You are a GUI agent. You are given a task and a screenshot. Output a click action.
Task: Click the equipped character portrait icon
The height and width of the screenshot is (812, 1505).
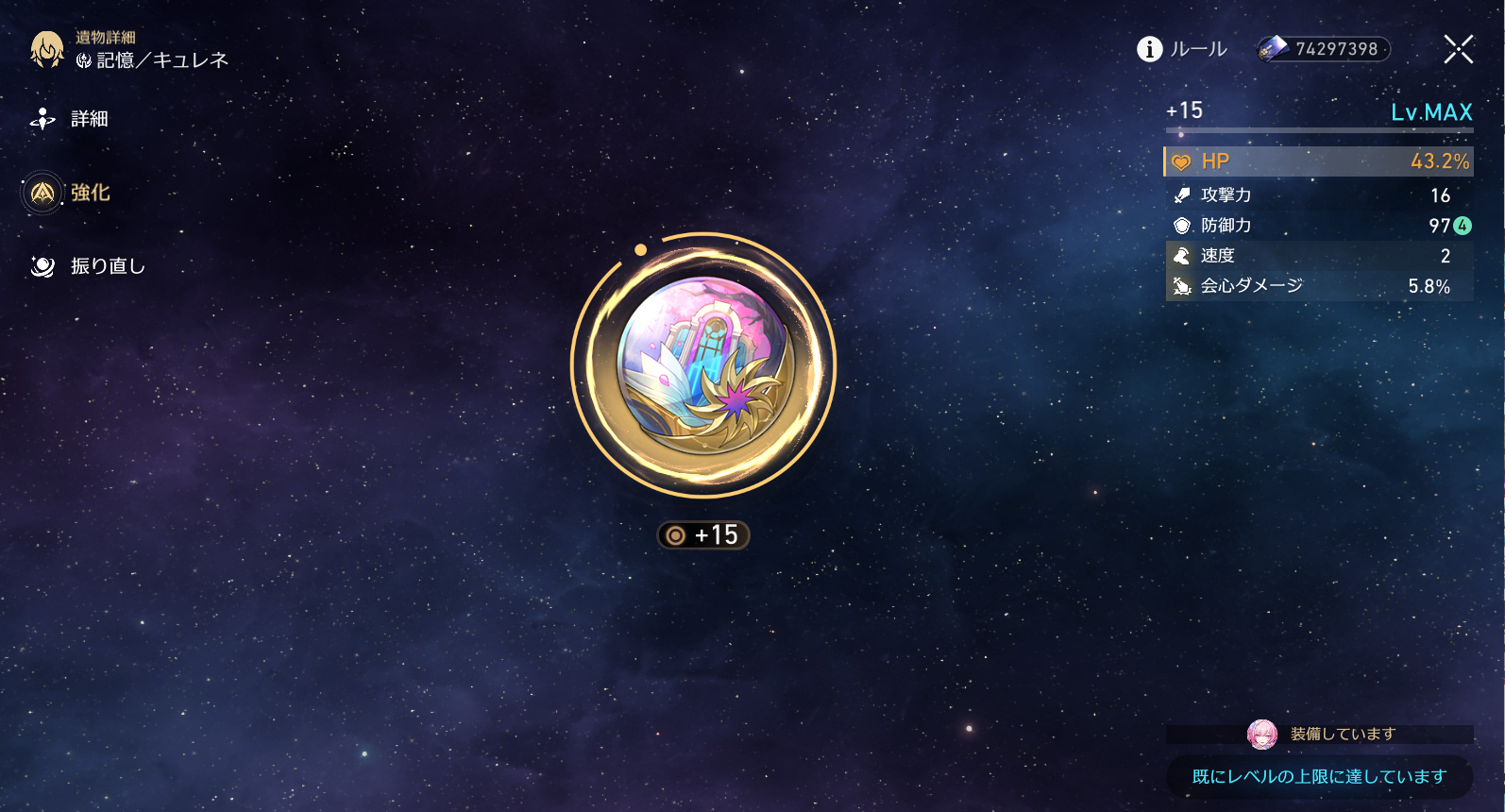coord(1262,734)
